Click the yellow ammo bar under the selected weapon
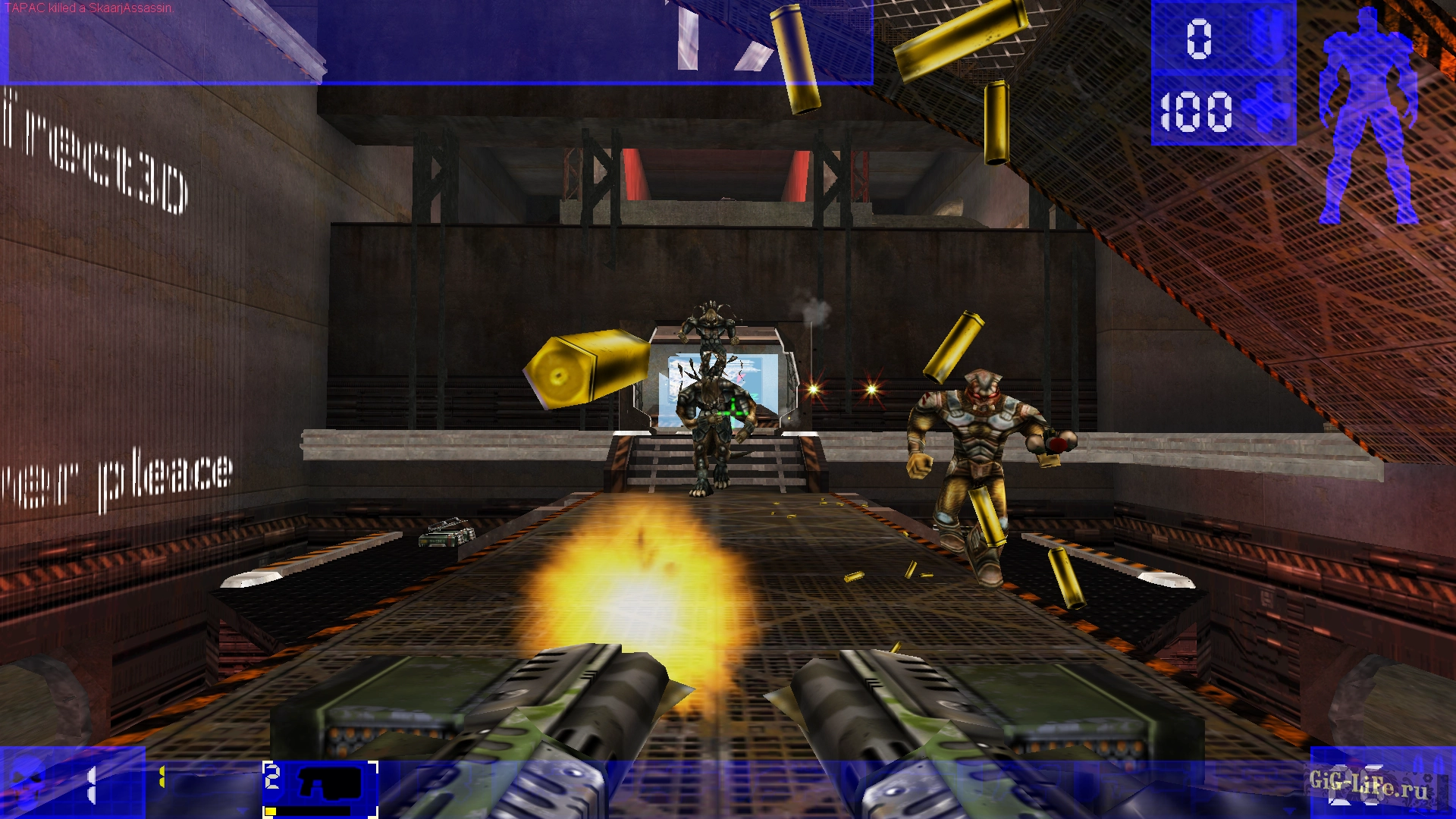Screen dimensions: 1456x819 [271, 810]
